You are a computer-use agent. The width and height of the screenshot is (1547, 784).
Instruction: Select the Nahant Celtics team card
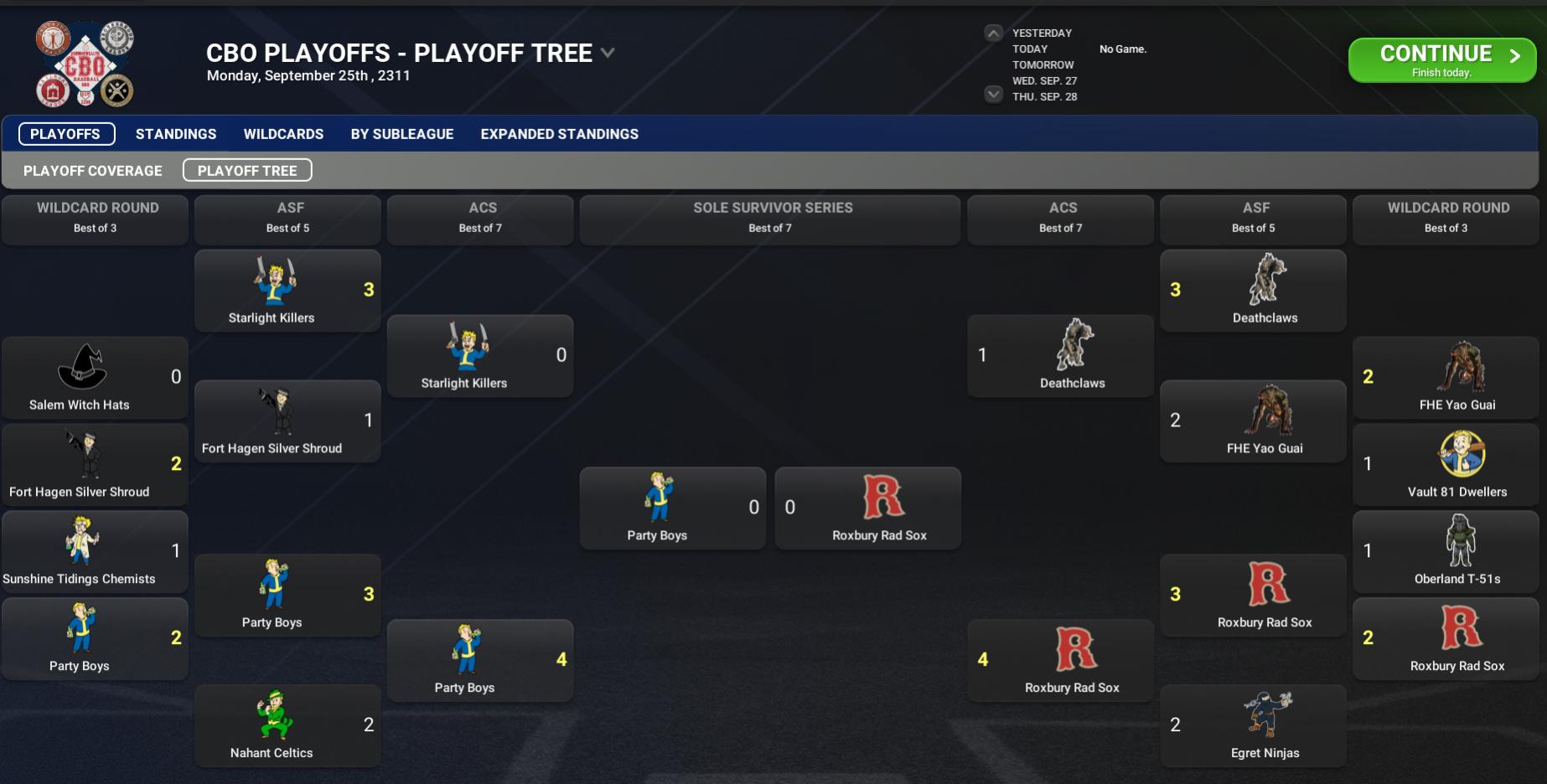287,726
